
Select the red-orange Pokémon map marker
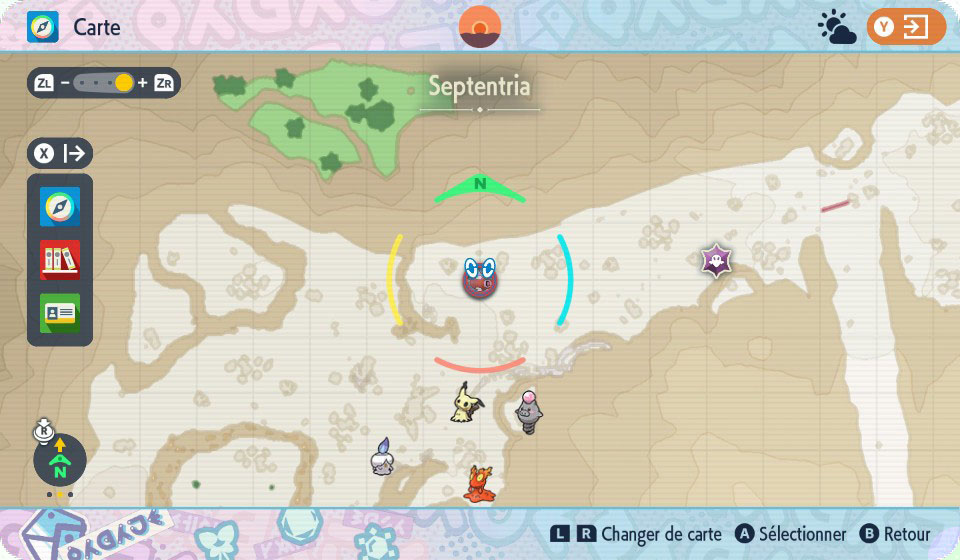477,483
